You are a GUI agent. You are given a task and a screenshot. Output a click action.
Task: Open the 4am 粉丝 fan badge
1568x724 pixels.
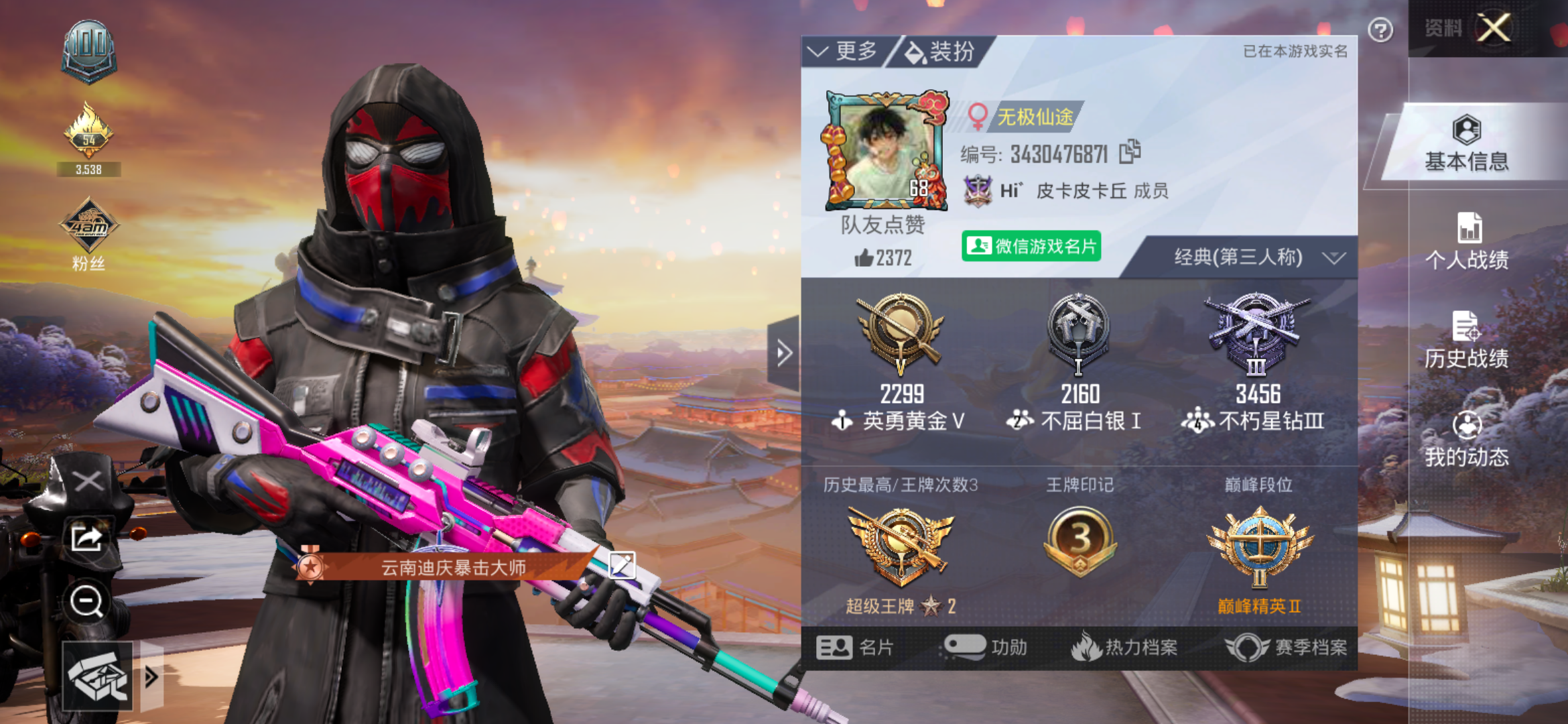[x=89, y=228]
